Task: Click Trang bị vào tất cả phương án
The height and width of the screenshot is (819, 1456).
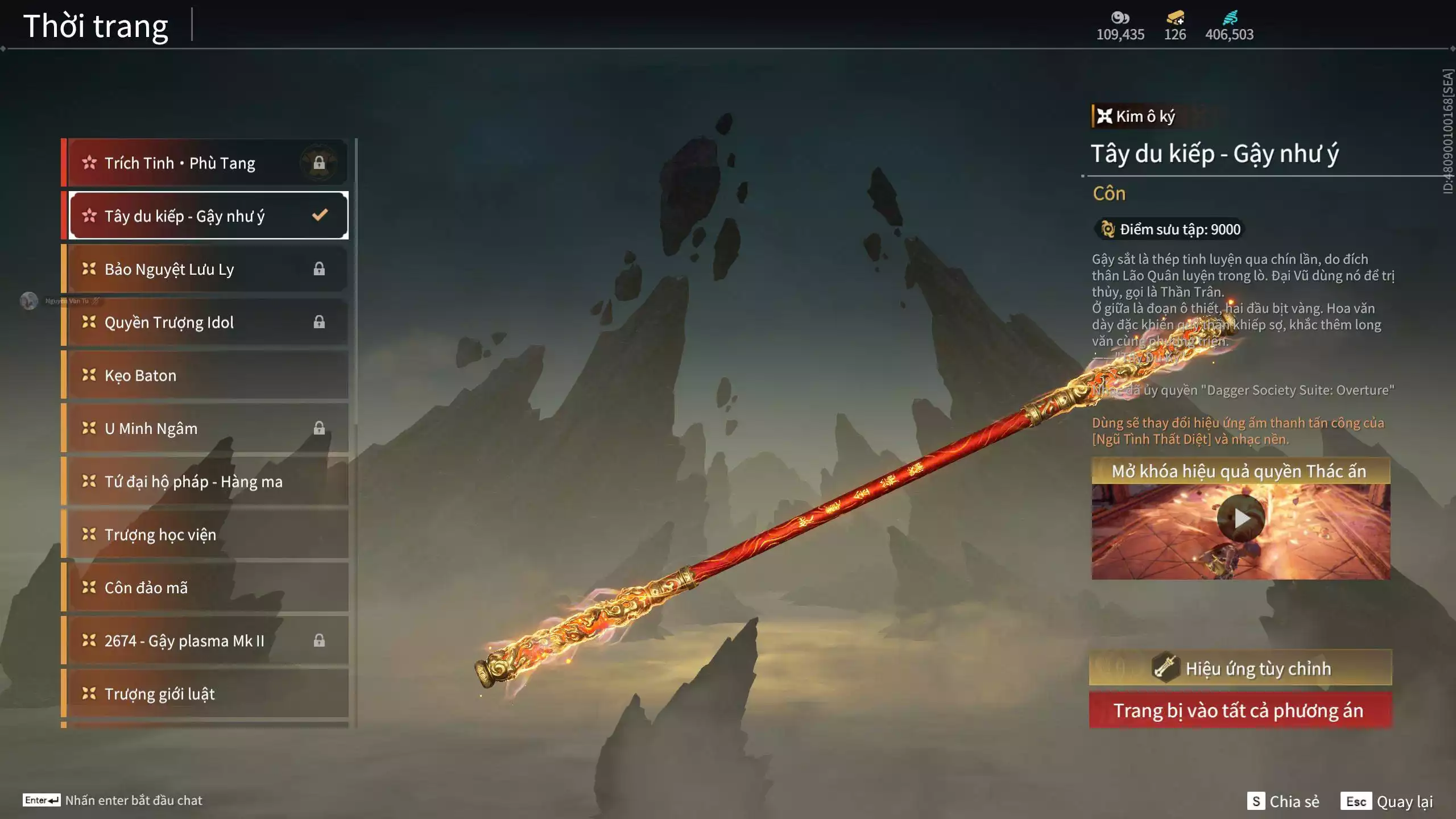Action: [x=1240, y=711]
